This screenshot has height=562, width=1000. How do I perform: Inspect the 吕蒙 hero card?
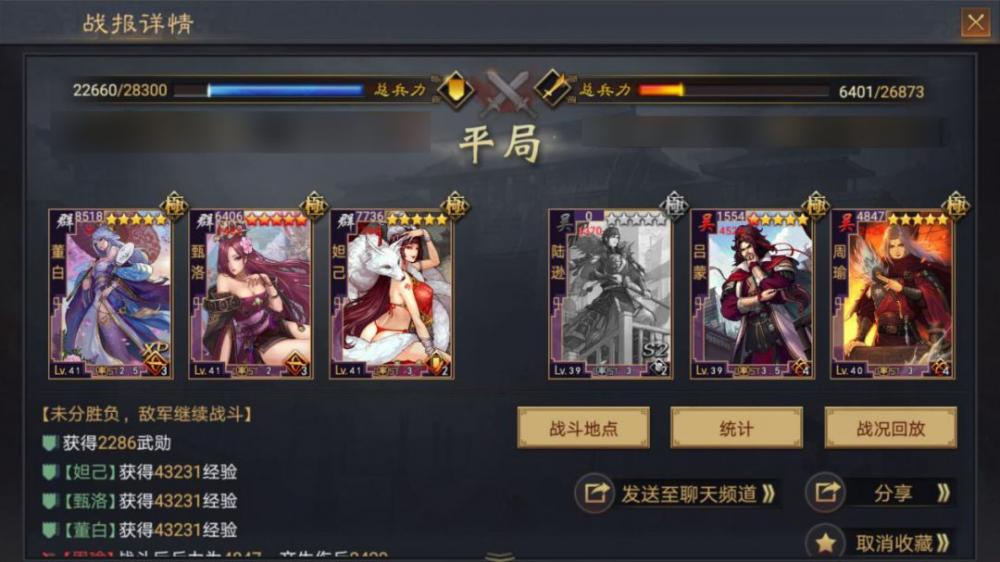tap(751, 294)
